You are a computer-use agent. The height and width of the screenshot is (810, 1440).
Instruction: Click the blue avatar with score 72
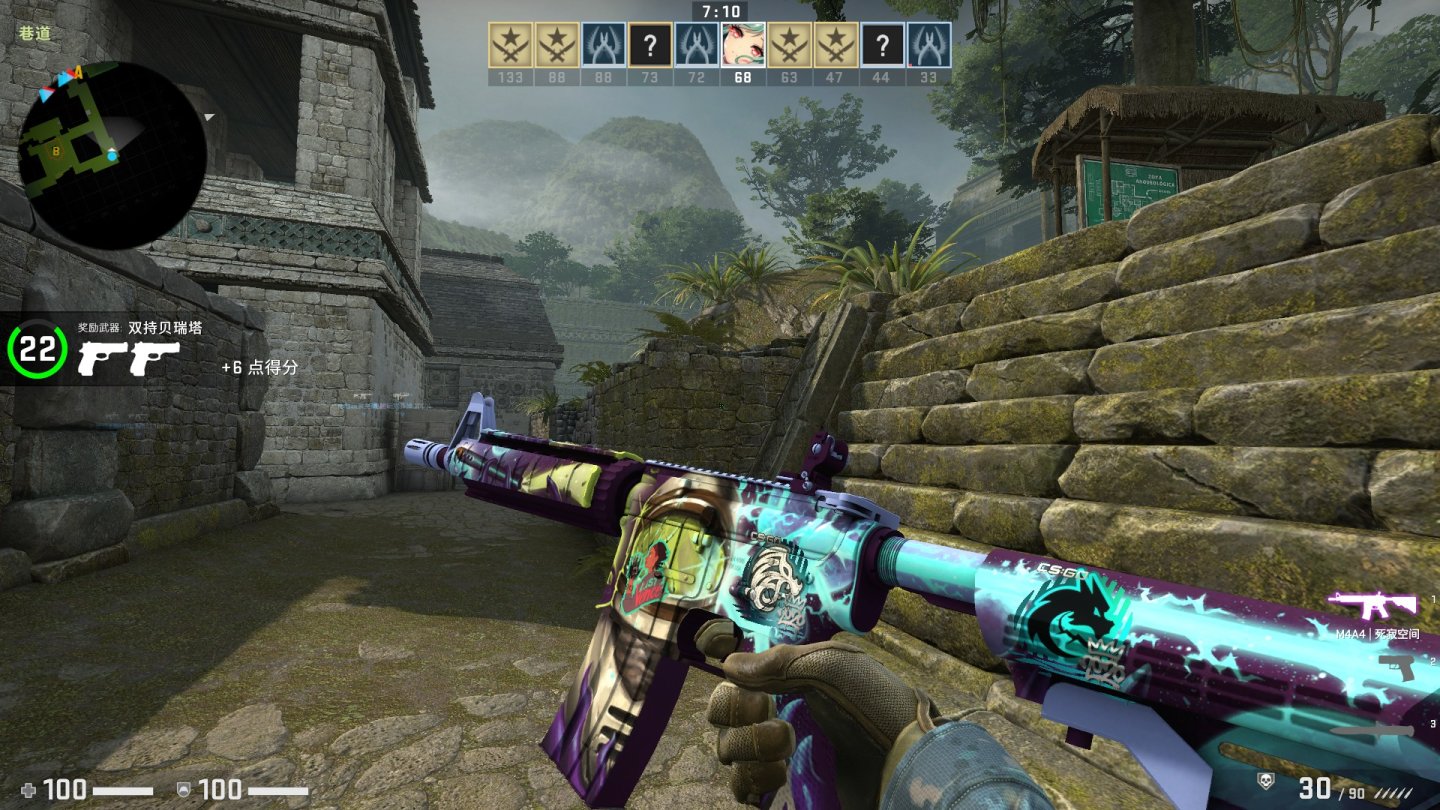(x=696, y=45)
